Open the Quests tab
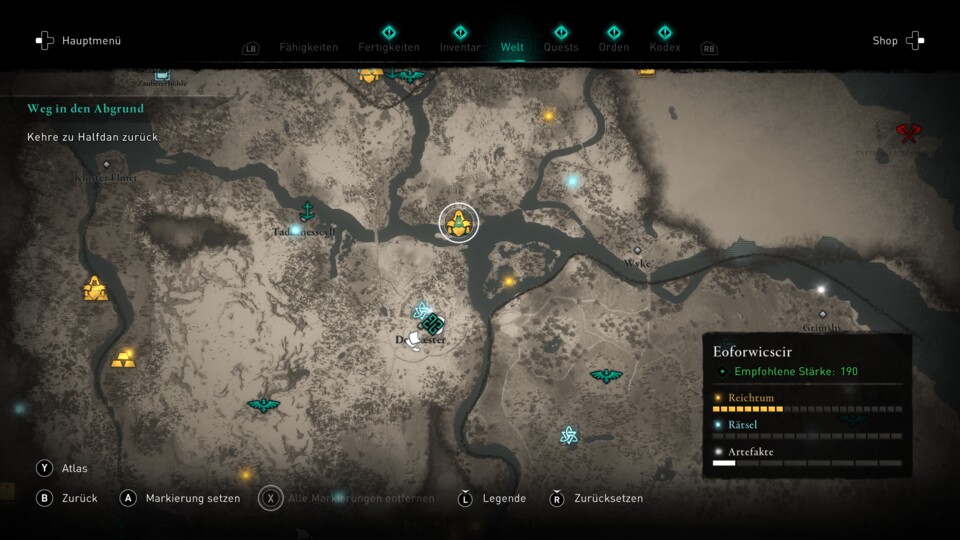 pyautogui.click(x=561, y=47)
